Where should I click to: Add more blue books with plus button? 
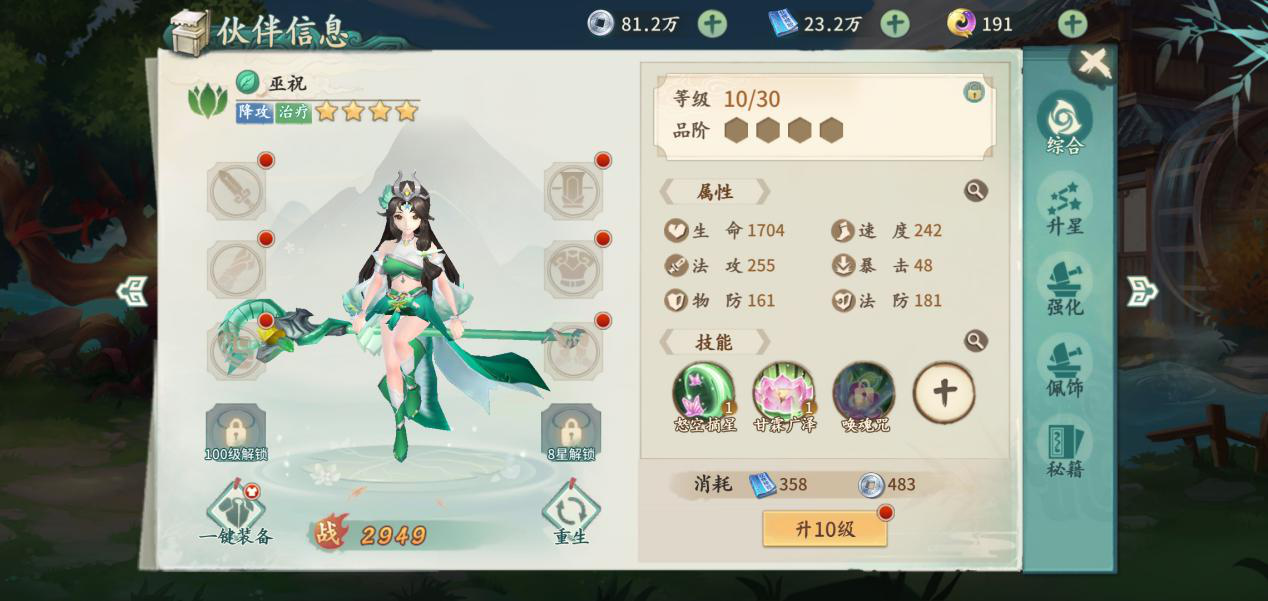pyautogui.click(x=894, y=23)
